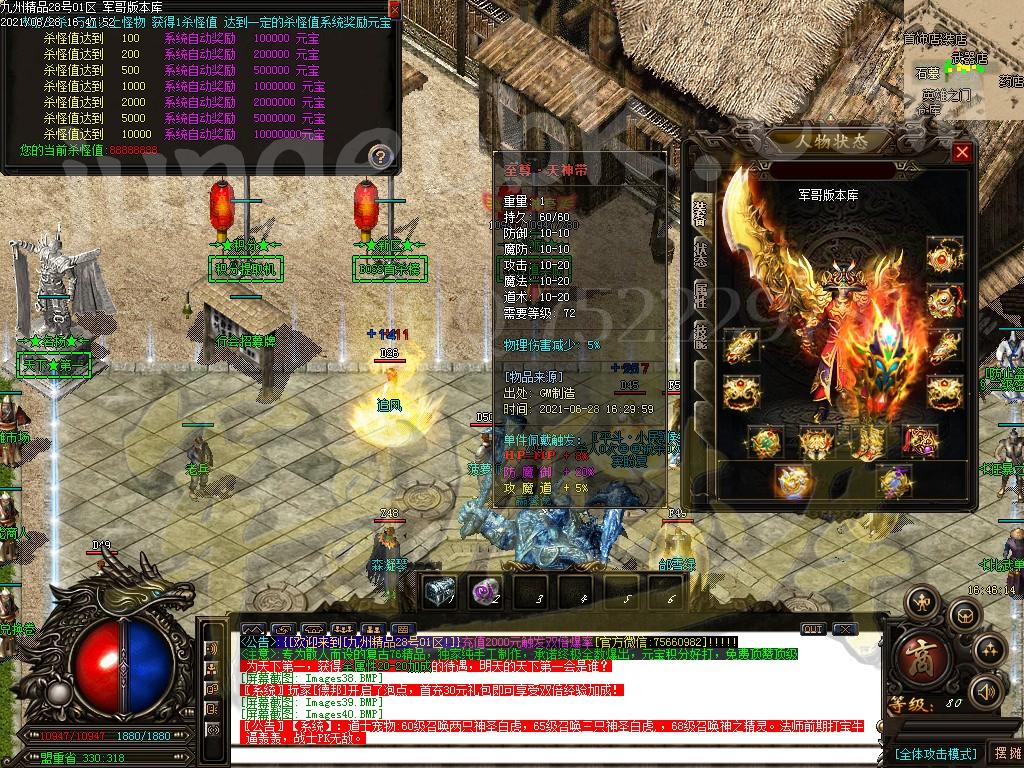Use the purple swirl item in slot 2
Viewport: 1024px width, 768px height.
coord(485,592)
